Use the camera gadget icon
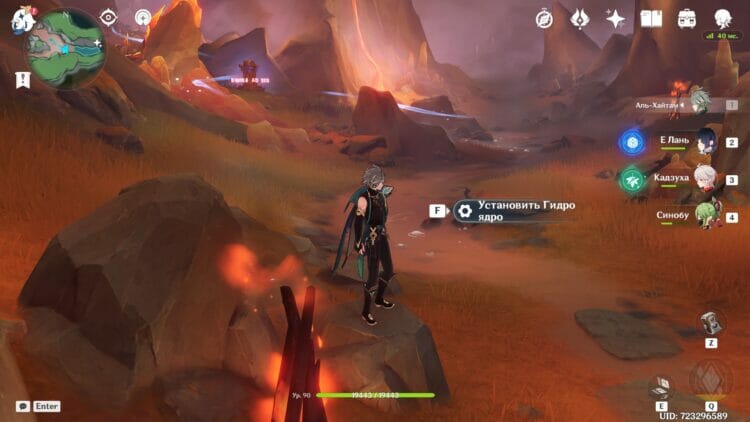Screen dimensions: 750x422 [x=710, y=322]
